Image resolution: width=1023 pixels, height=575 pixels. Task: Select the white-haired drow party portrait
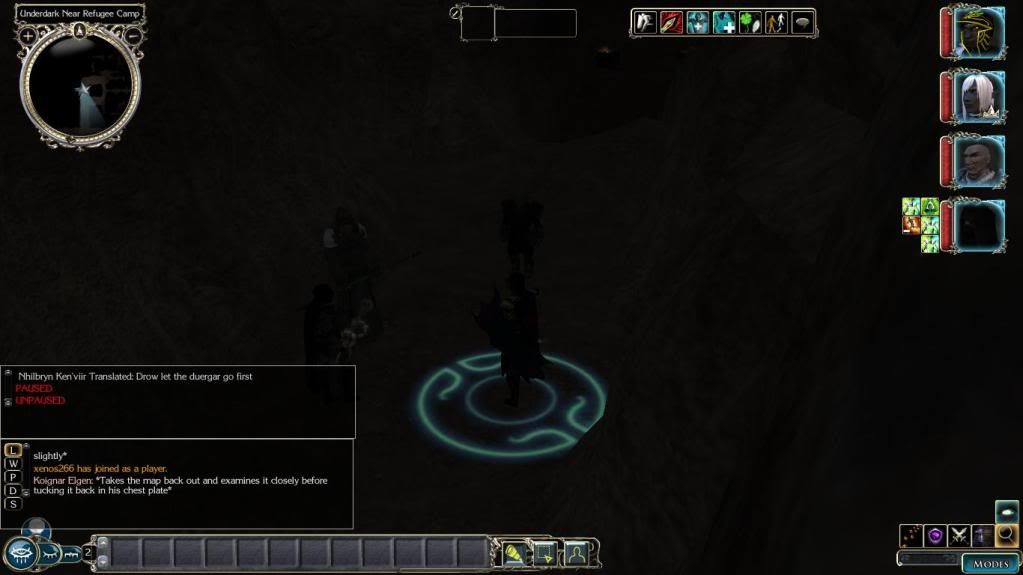tap(976, 97)
